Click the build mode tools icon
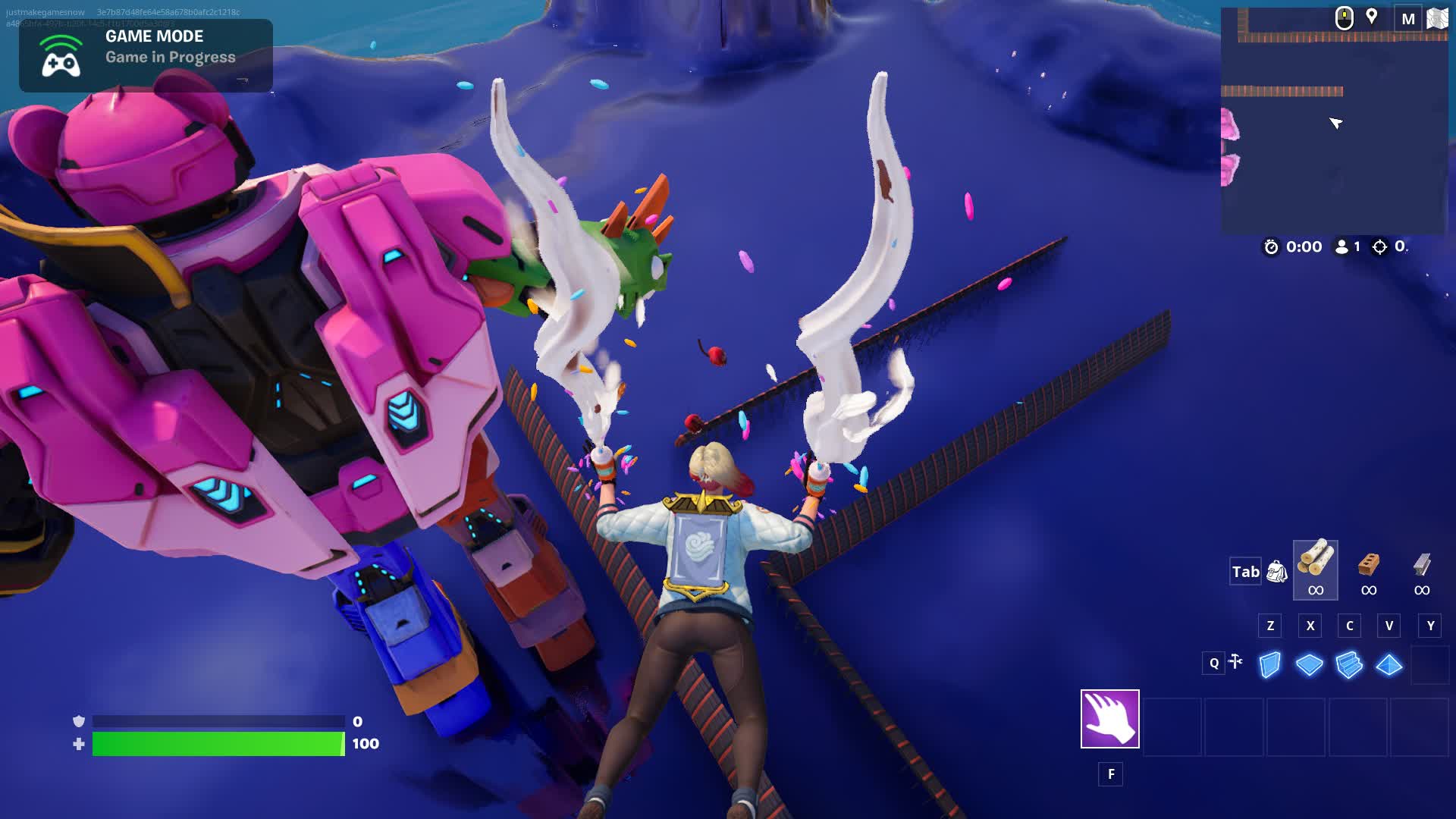 [1235, 662]
